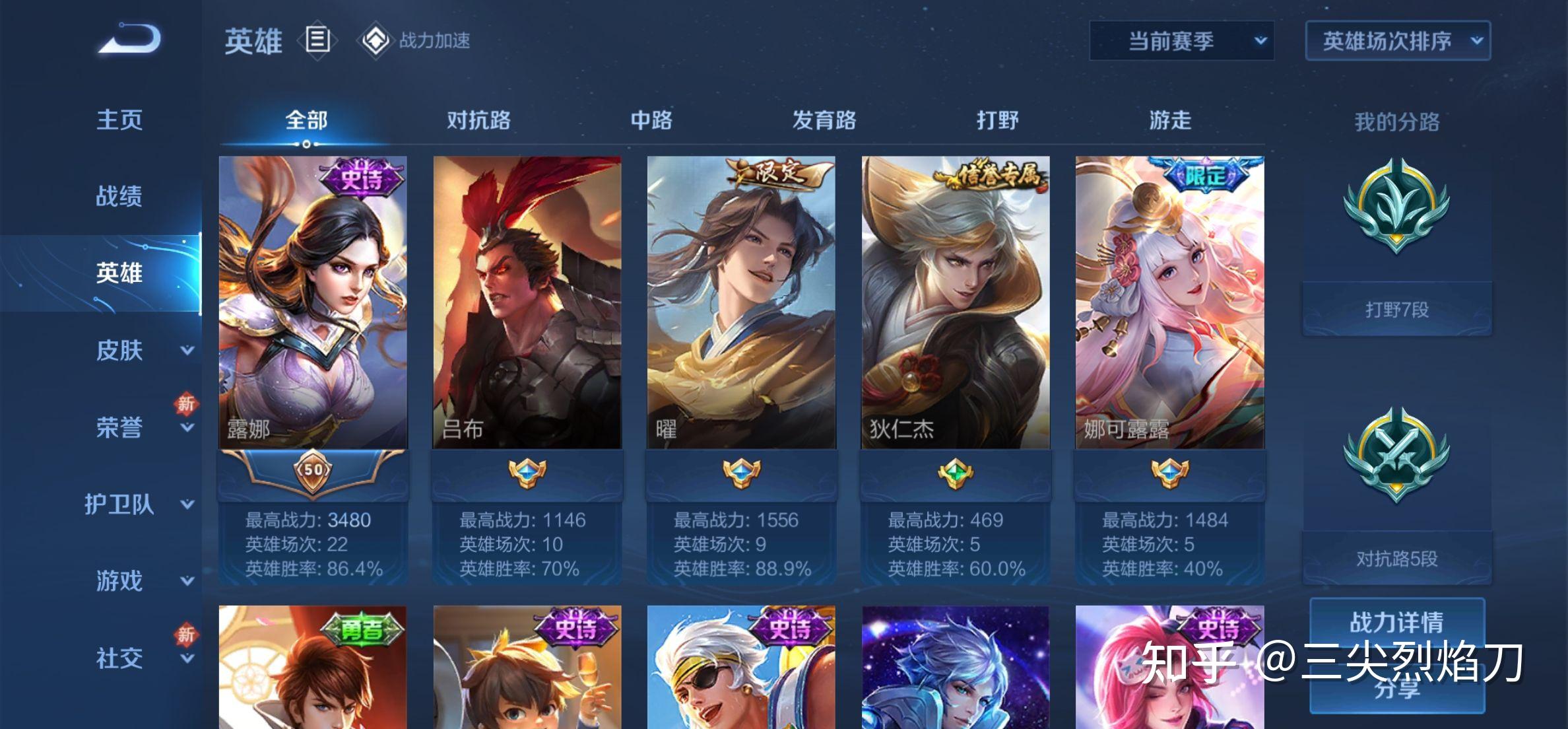Switch to the 发育路 tab
This screenshot has width=1568, height=729.
pos(824,120)
